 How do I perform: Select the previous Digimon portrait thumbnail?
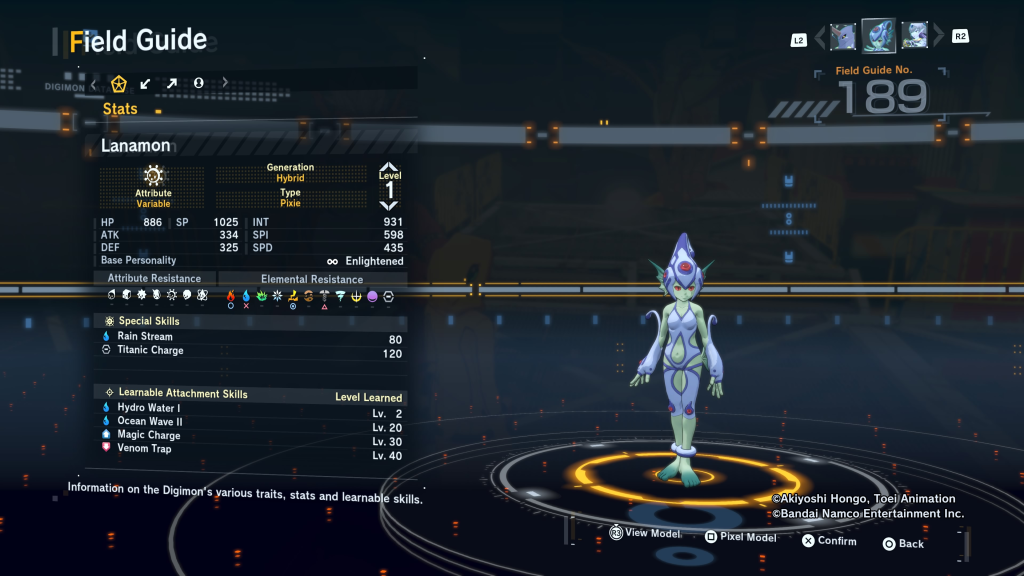click(843, 37)
